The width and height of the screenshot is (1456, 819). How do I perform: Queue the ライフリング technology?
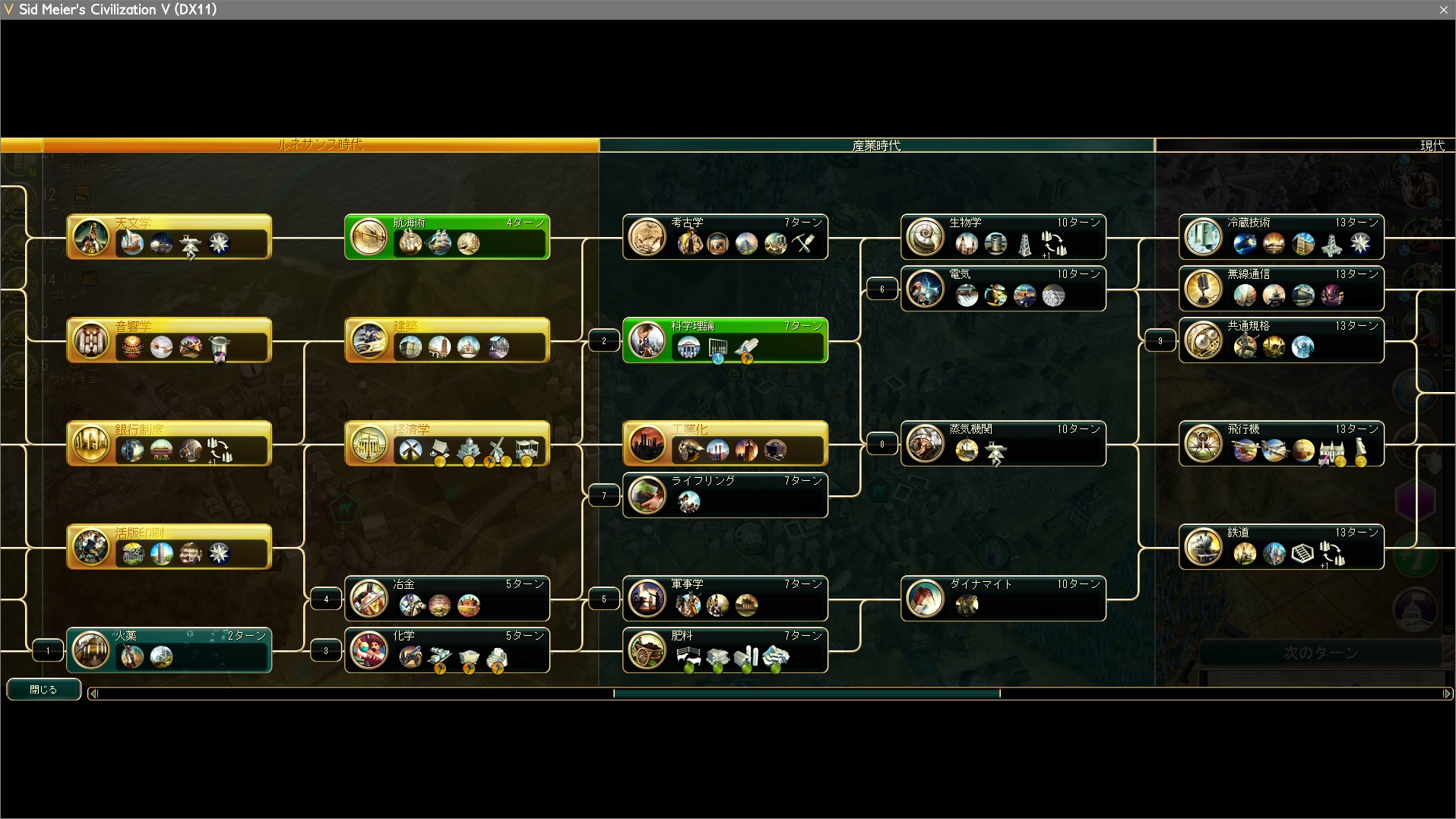pyautogui.click(x=725, y=495)
